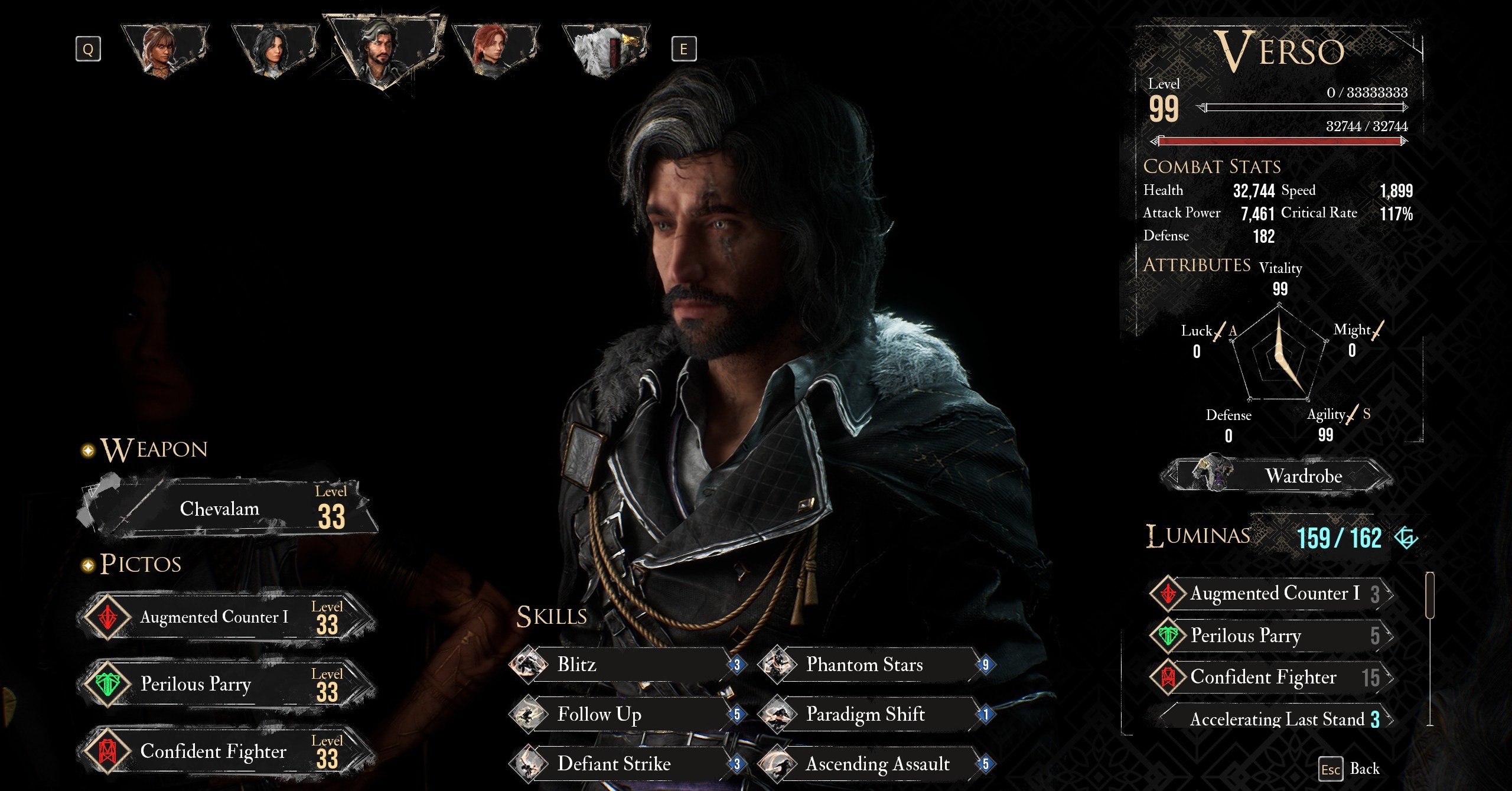
Task: Choose the Follow Up skill
Action: tap(626, 714)
